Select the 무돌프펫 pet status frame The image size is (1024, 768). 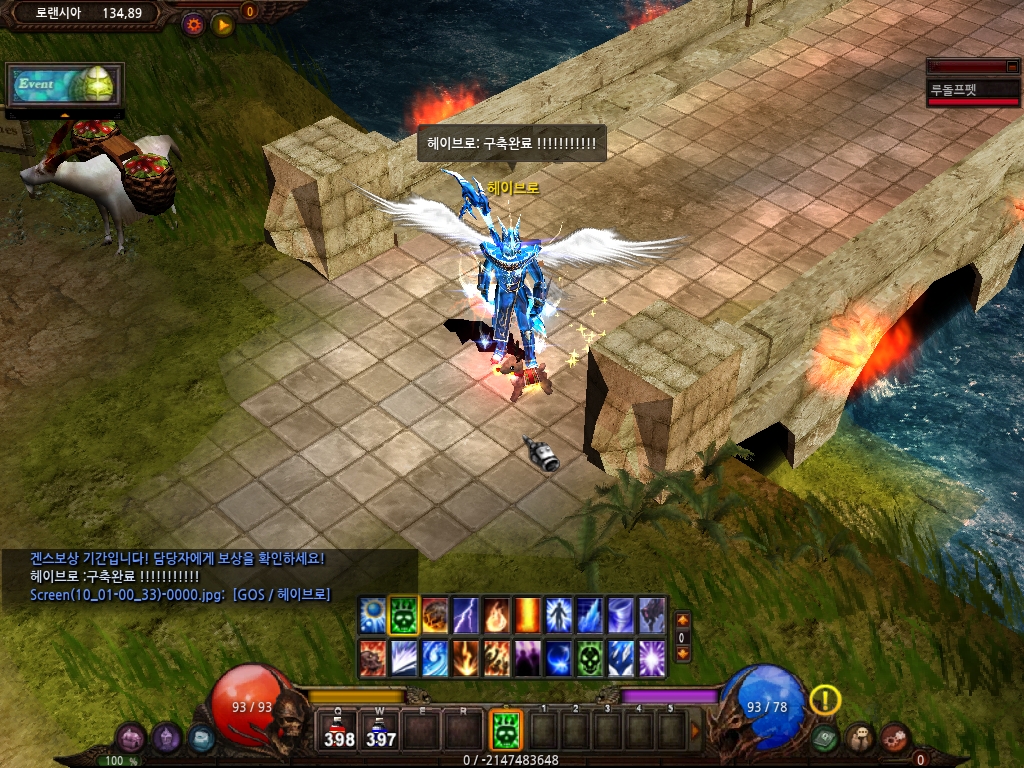click(972, 88)
